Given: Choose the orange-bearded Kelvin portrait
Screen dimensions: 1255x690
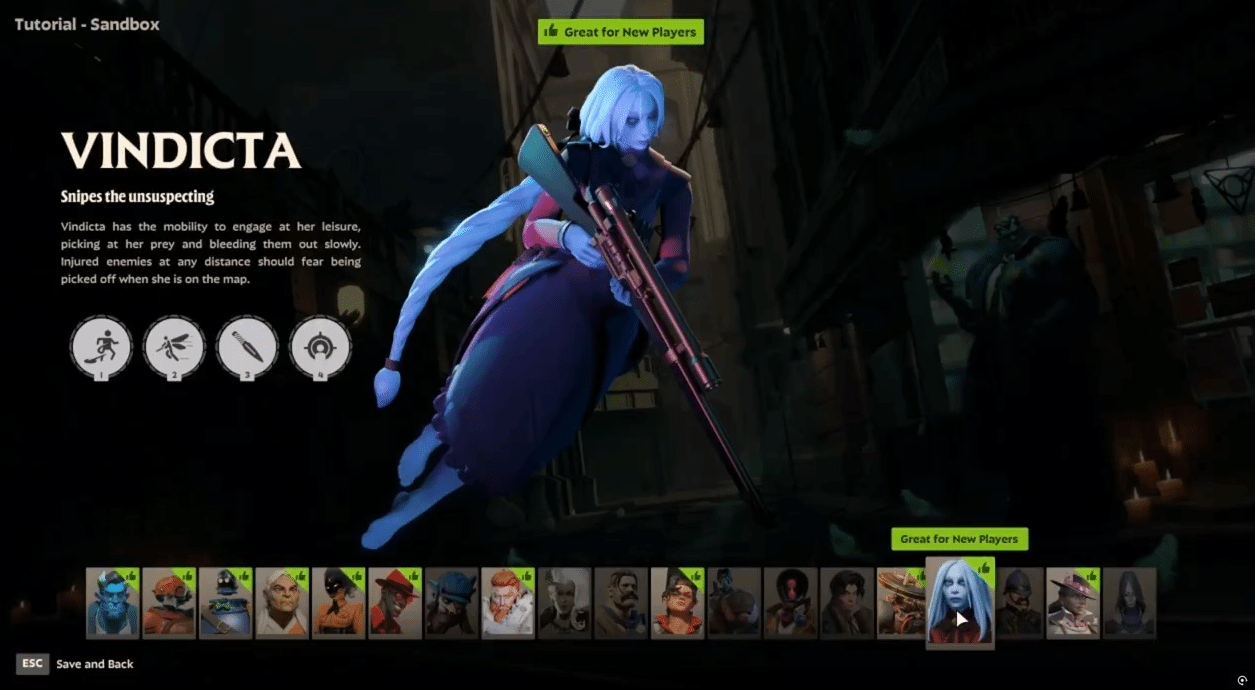Looking at the screenshot, I should 507,602.
